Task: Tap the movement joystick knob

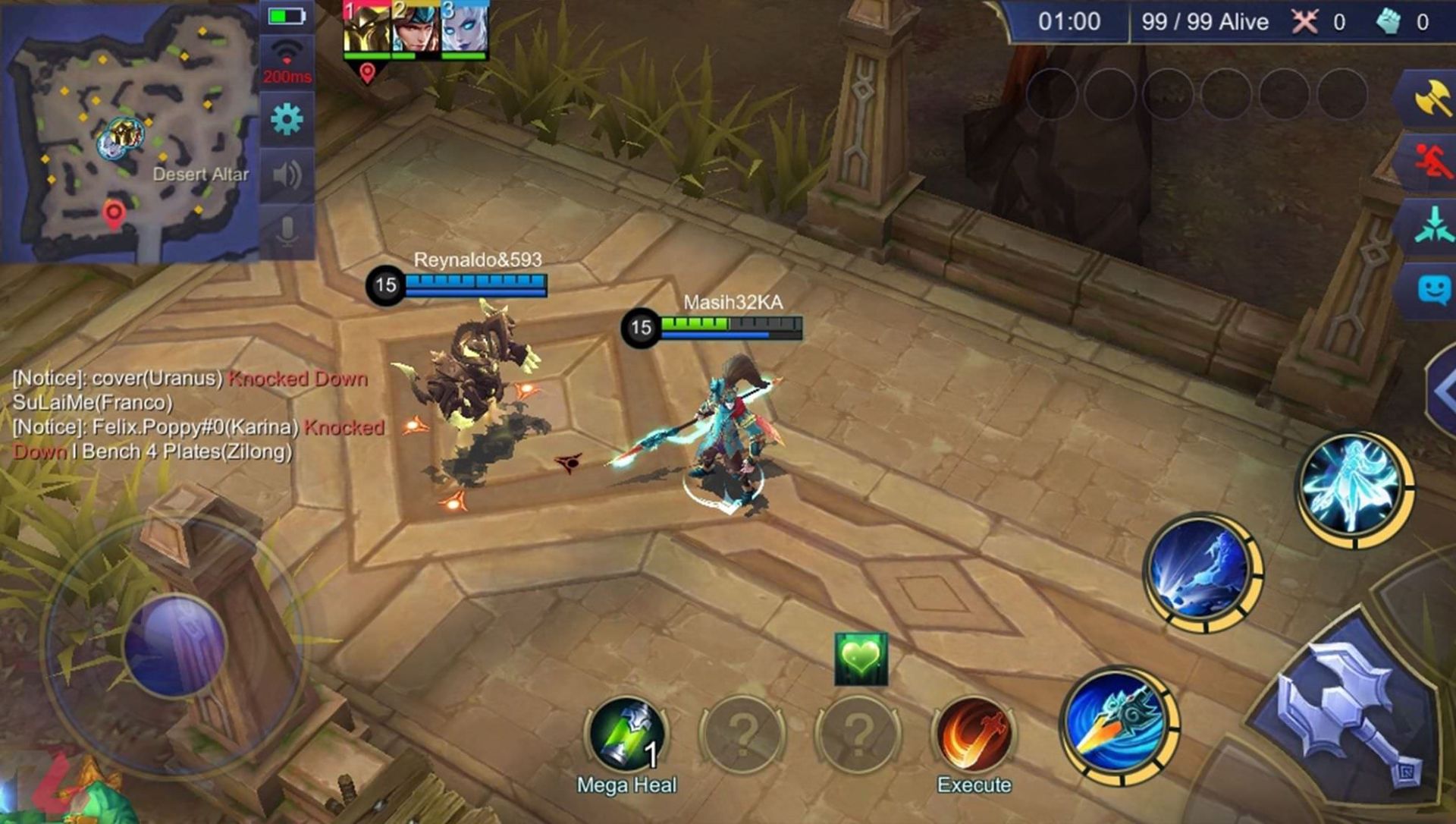Action: click(176, 645)
